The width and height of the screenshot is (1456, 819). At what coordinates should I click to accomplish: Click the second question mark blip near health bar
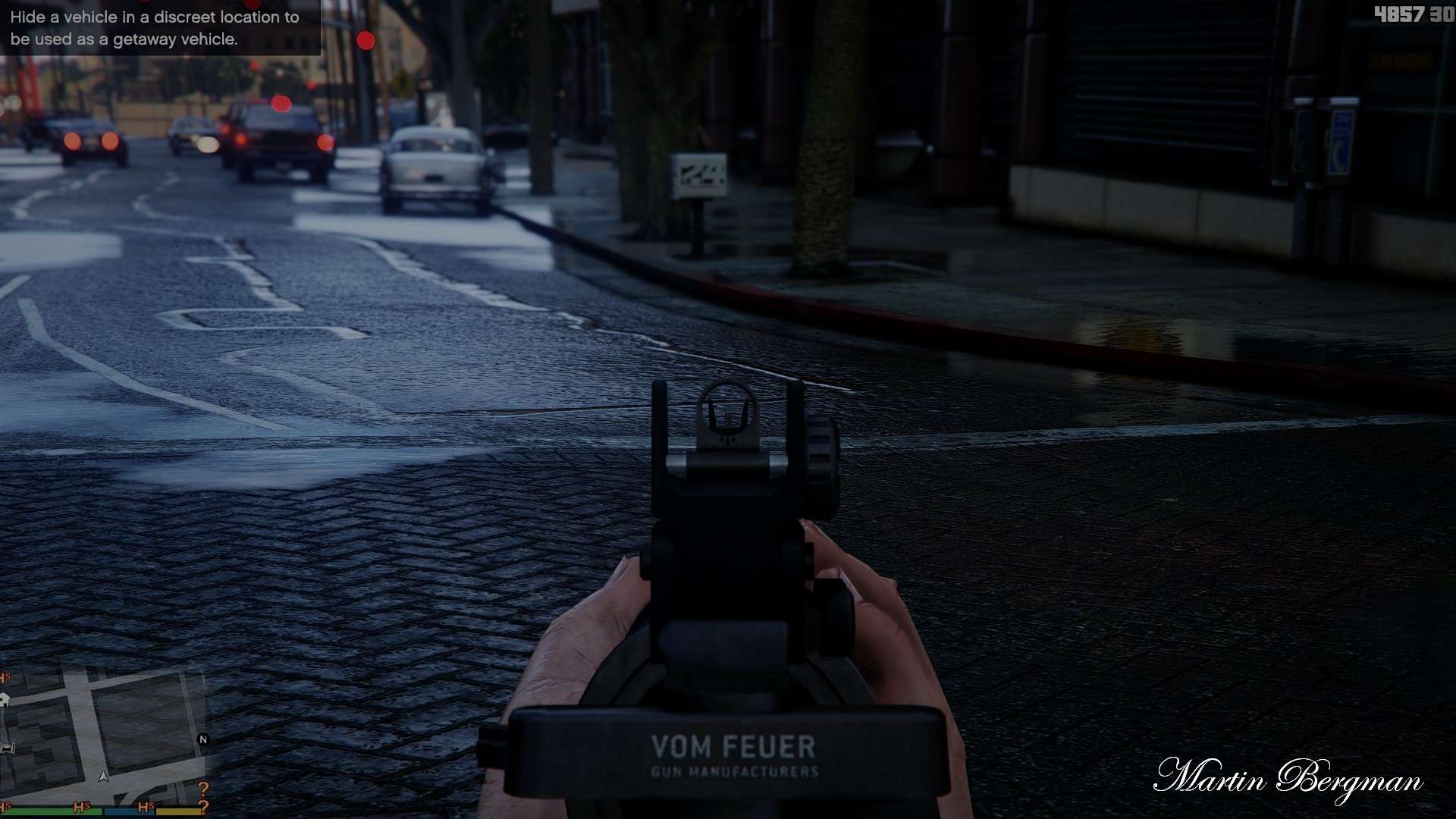[203, 807]
